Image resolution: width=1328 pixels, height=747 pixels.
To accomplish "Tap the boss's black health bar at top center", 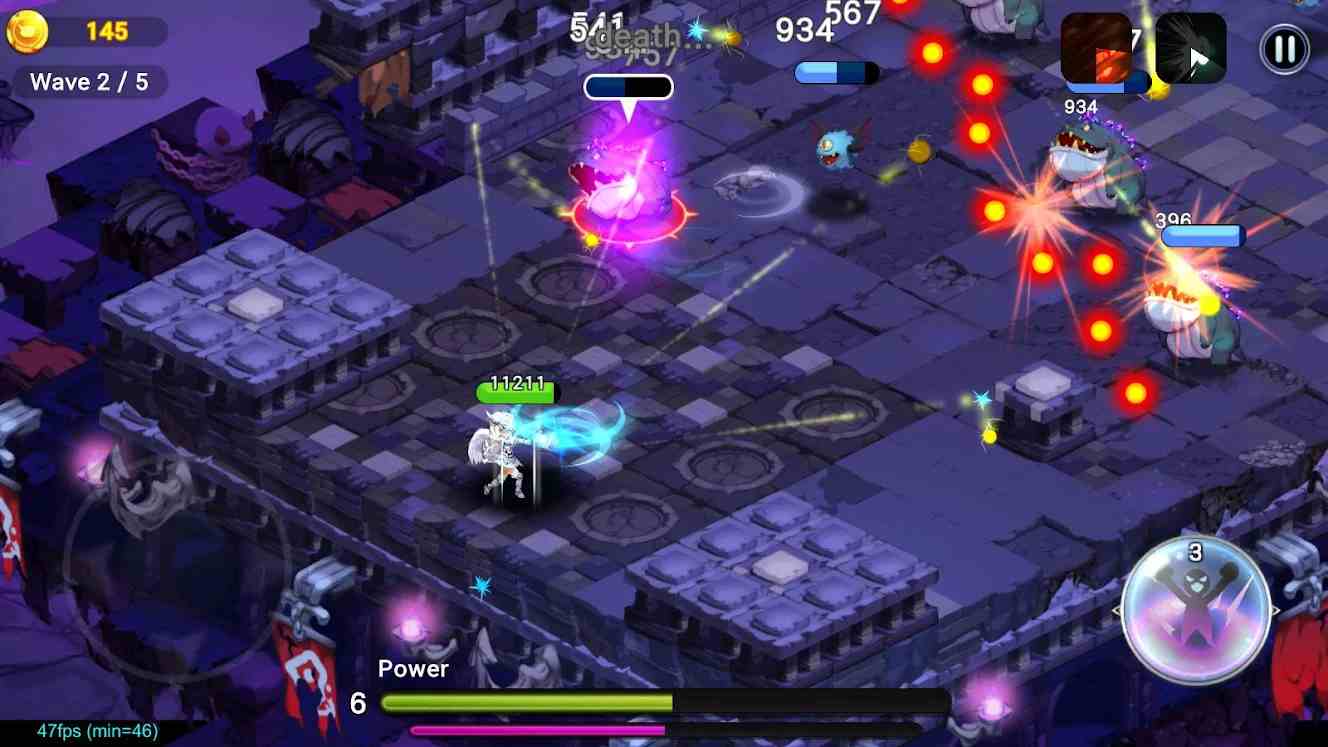I will 628,86.
